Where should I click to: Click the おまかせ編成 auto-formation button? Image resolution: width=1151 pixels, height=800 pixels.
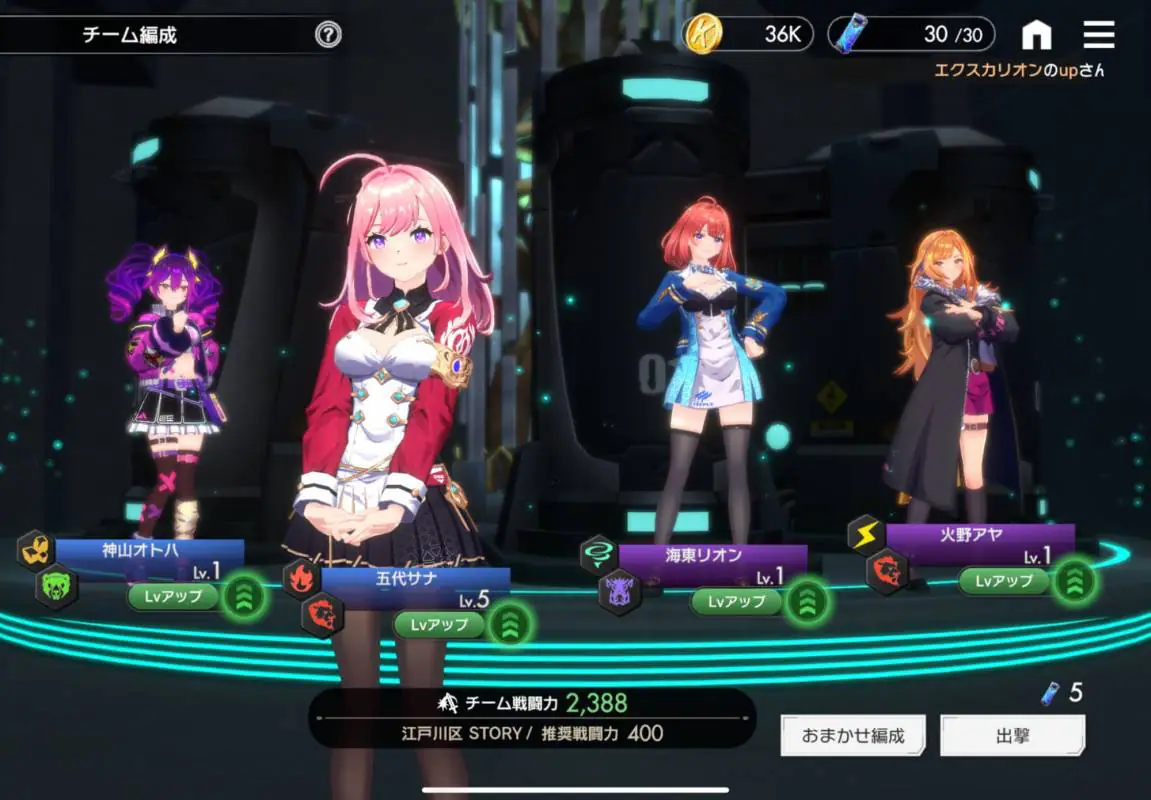[853, 736]
